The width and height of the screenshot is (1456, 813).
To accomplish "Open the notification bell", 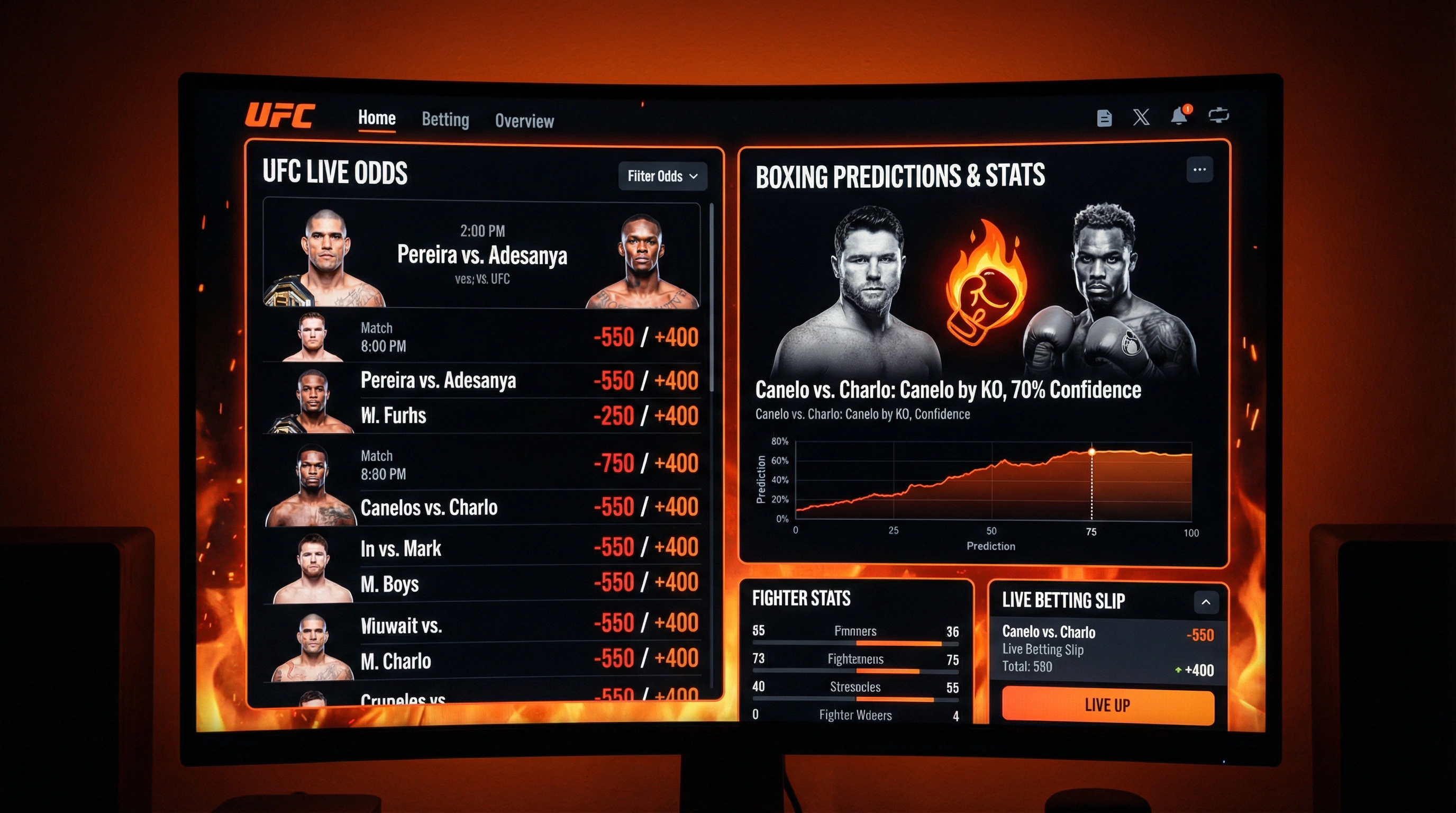I will click(1178, 116).
